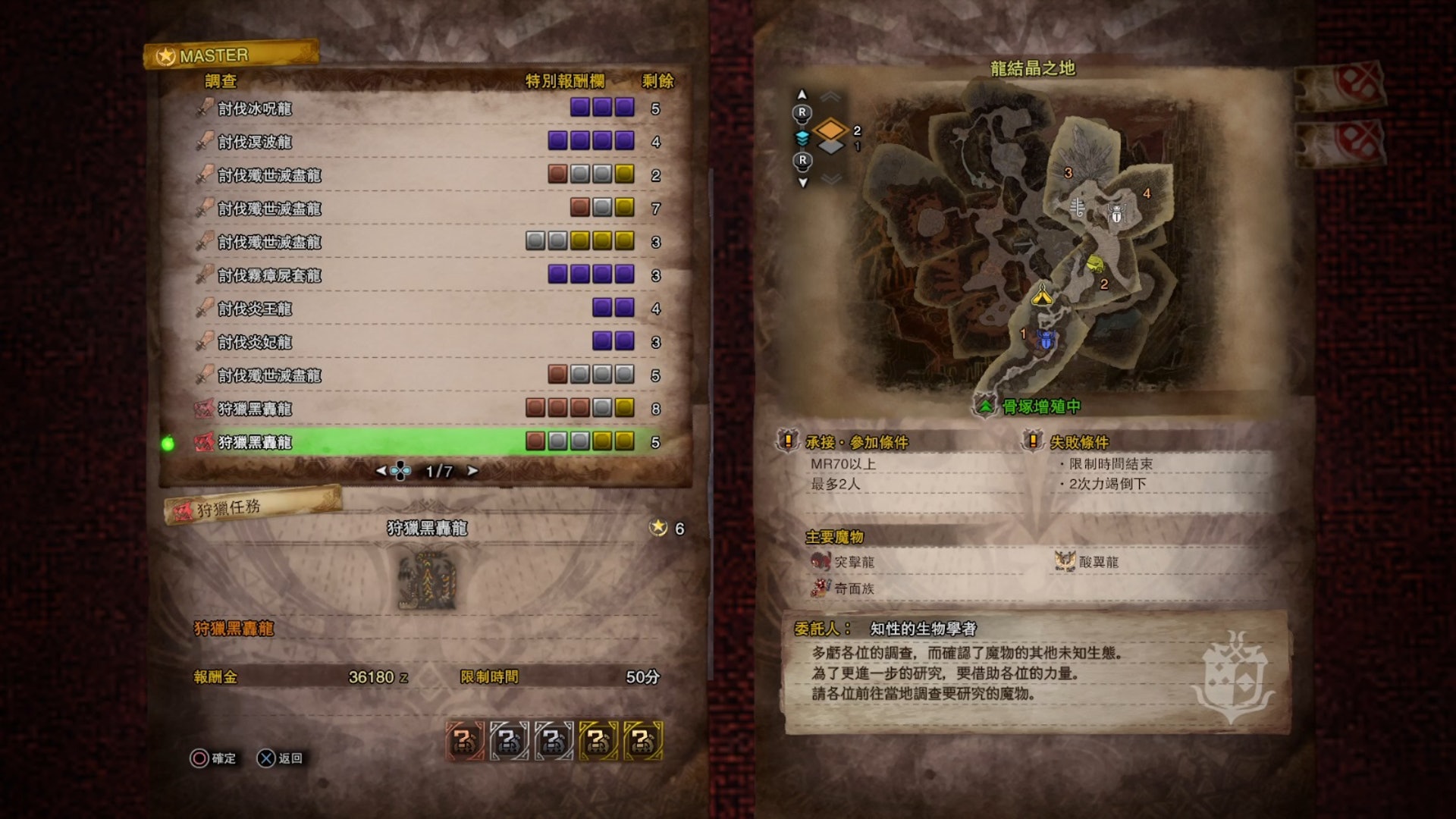Screen dimensions: 1456x819
Task: Go to the previous investigation page
Action: tap(381, 471)
